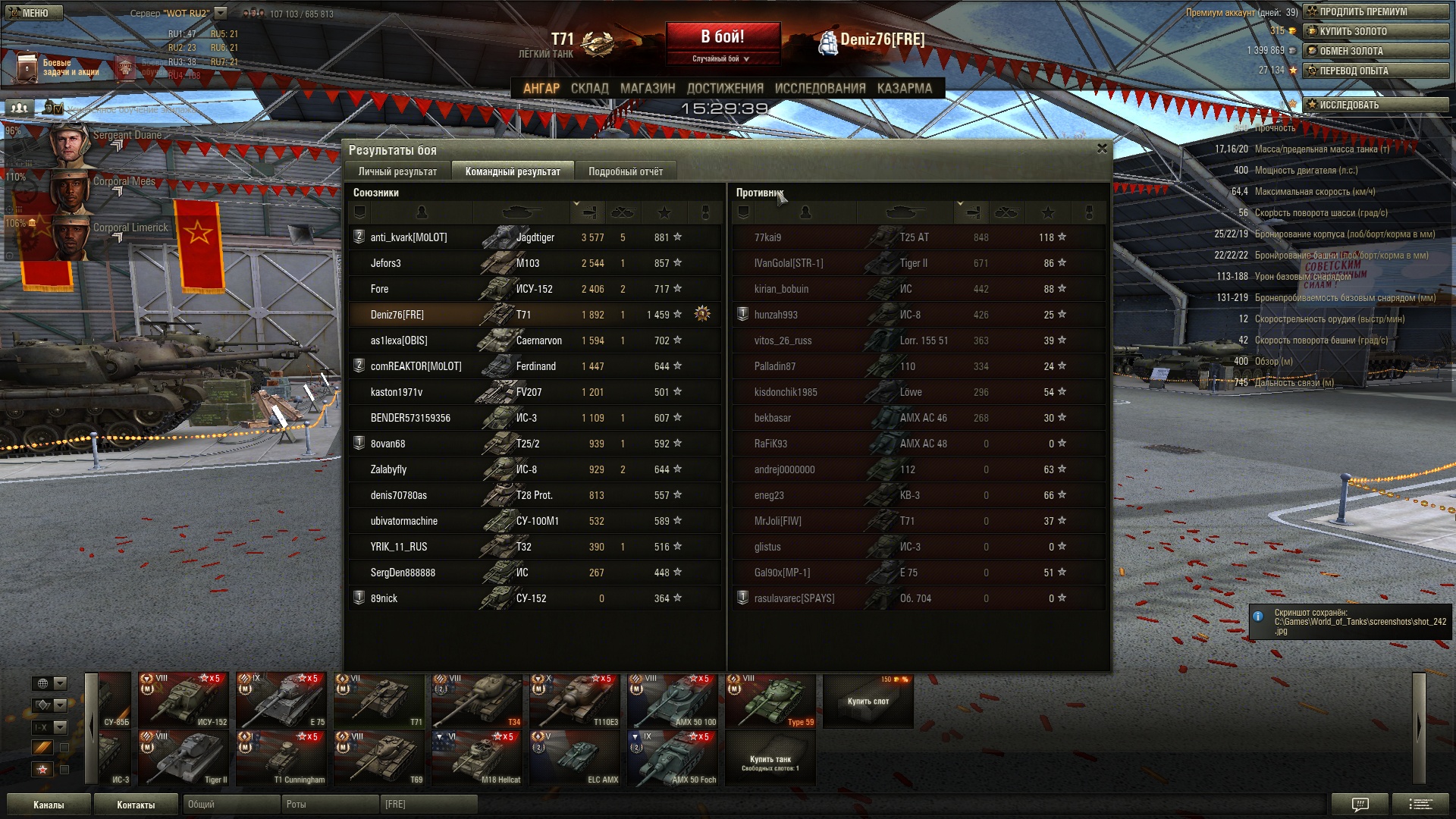
Task: Click Купить слот to buy a slot
Action: pyautogui.click(x=868, y=701)
